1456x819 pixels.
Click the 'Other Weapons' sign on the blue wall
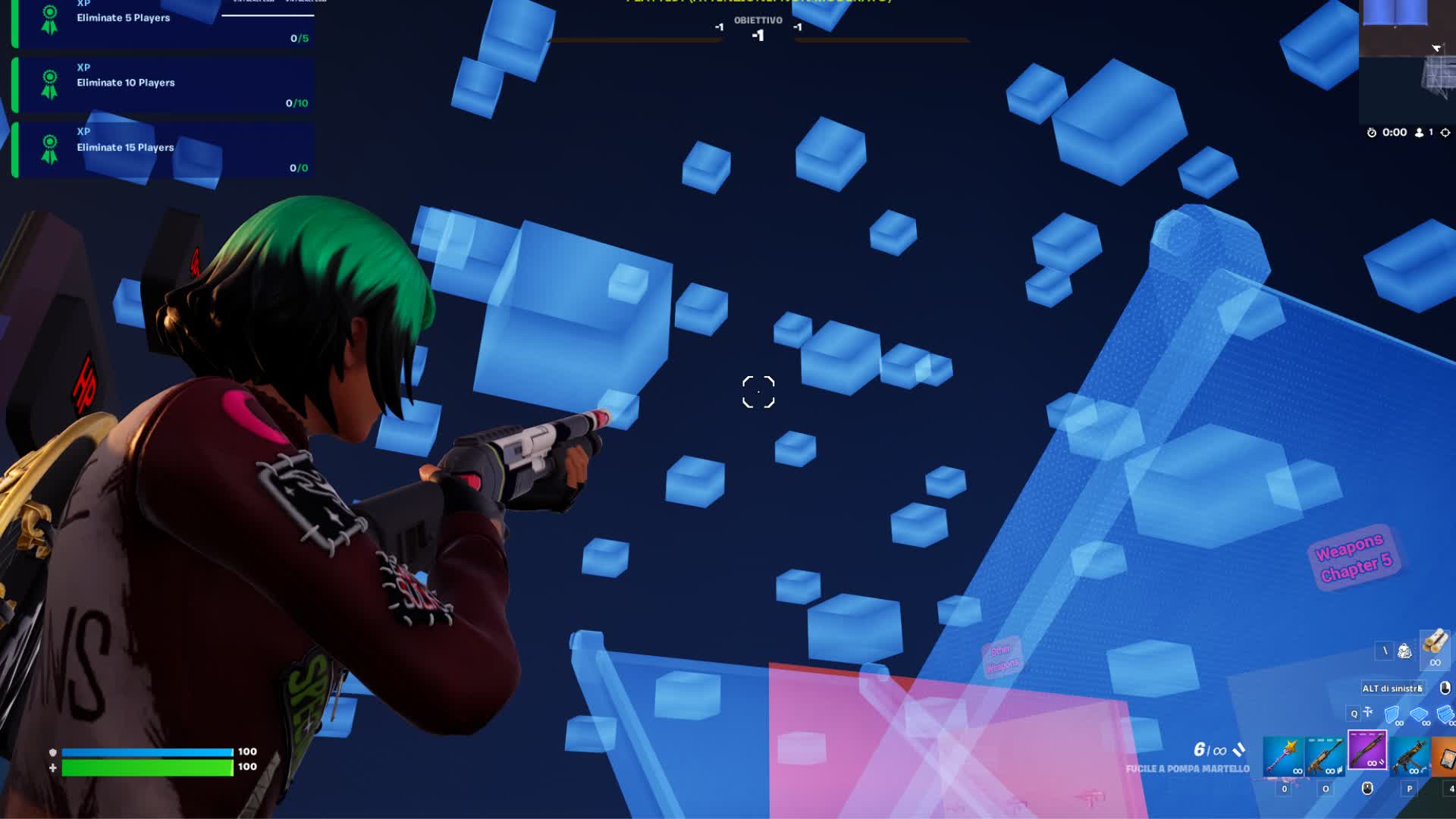click(x=1003, y=657)
